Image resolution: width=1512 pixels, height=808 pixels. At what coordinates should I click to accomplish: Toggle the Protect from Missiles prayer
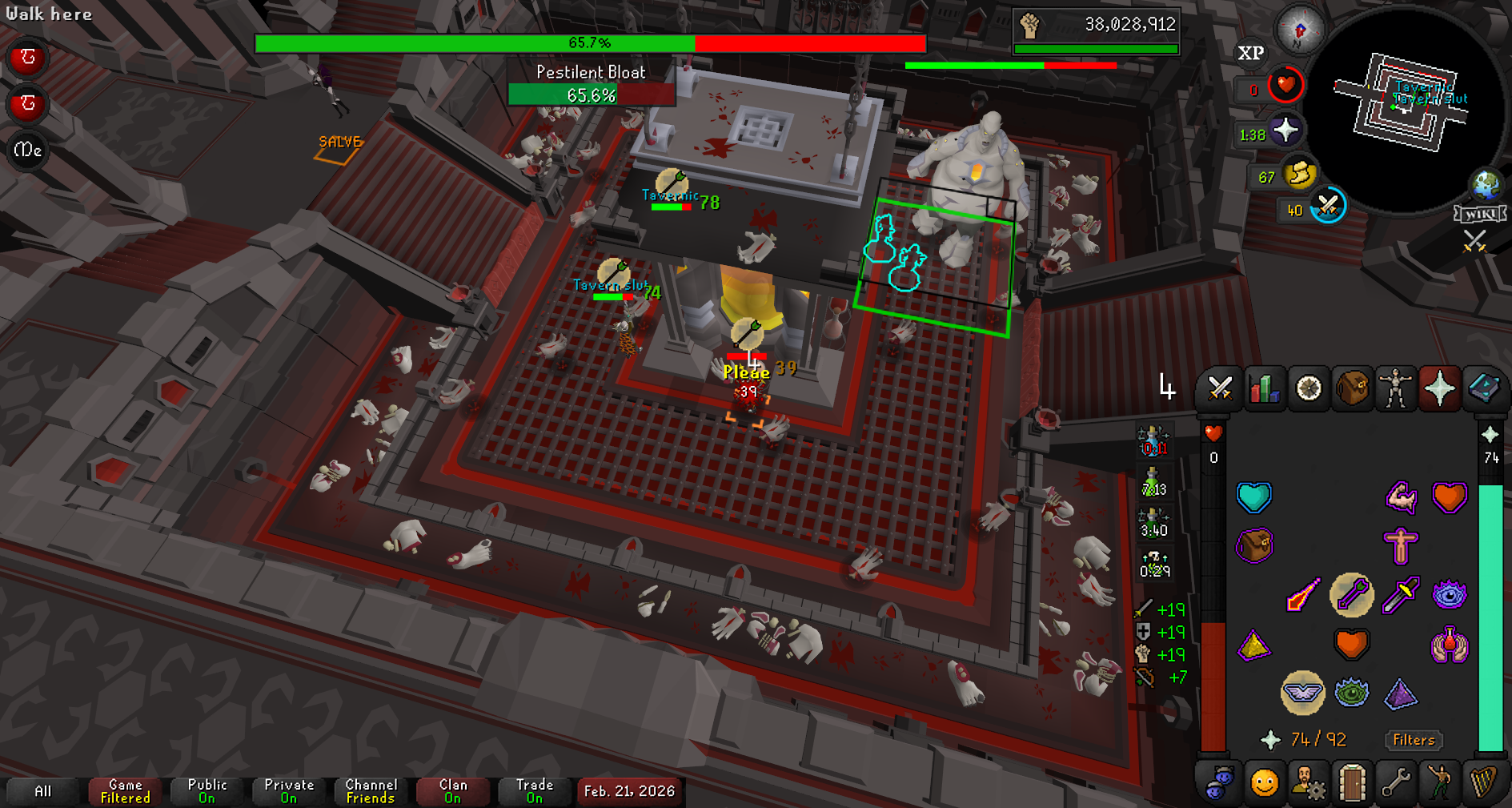click(1352, 595)
